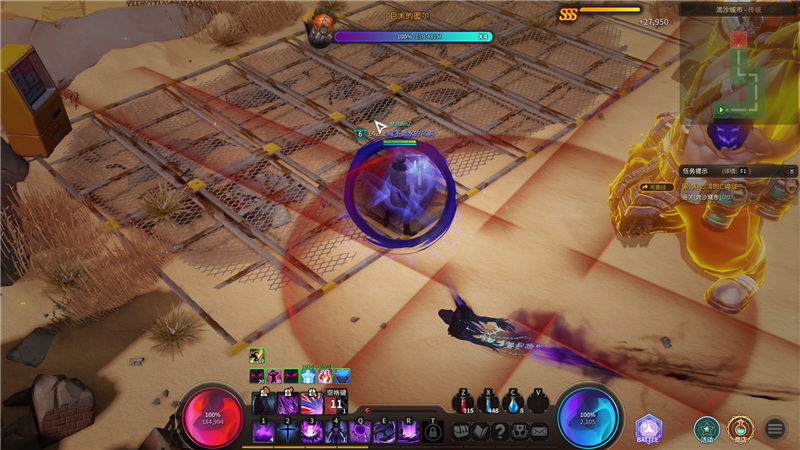The height and width of the screenshot is (450, 800).
Task: Activate the purple skill on R
Action: tap(408, 430)
